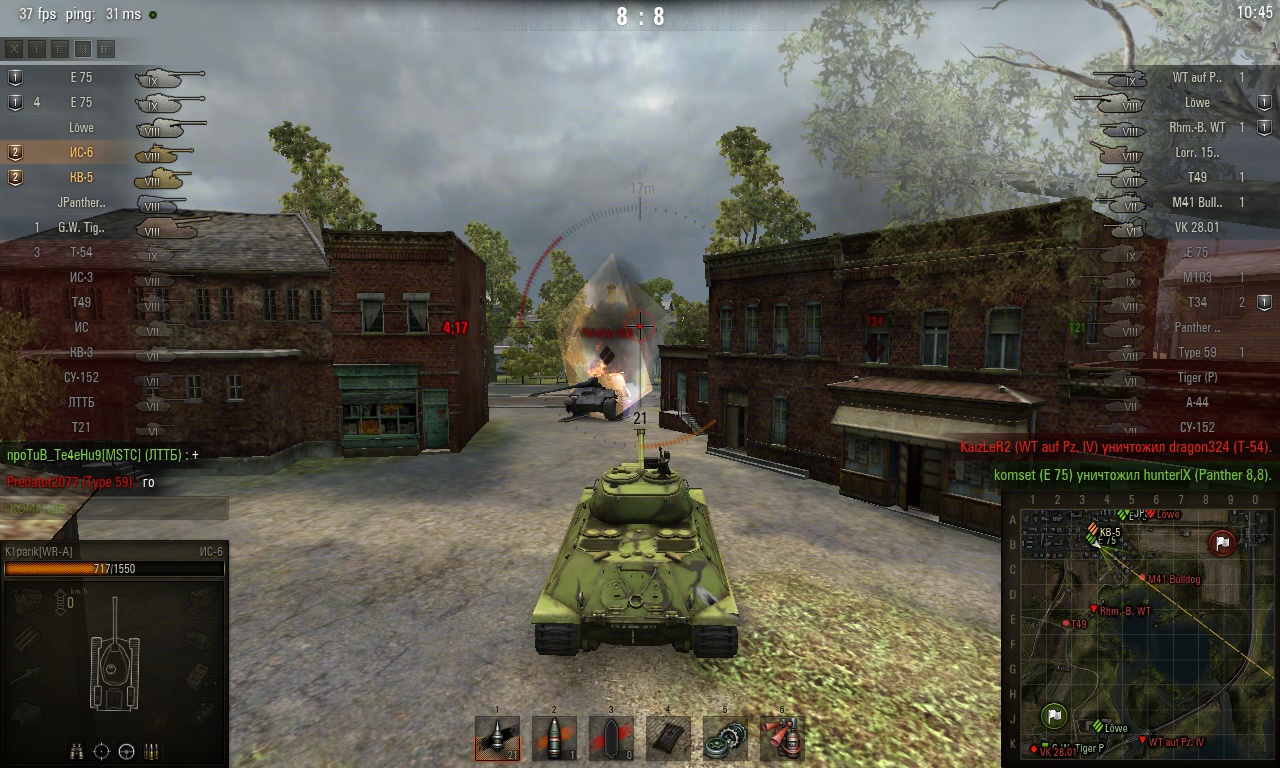The width and height of the screenshot is (1280, 768).
Task: Hide the team list with the X button
Action: point(14,48)
